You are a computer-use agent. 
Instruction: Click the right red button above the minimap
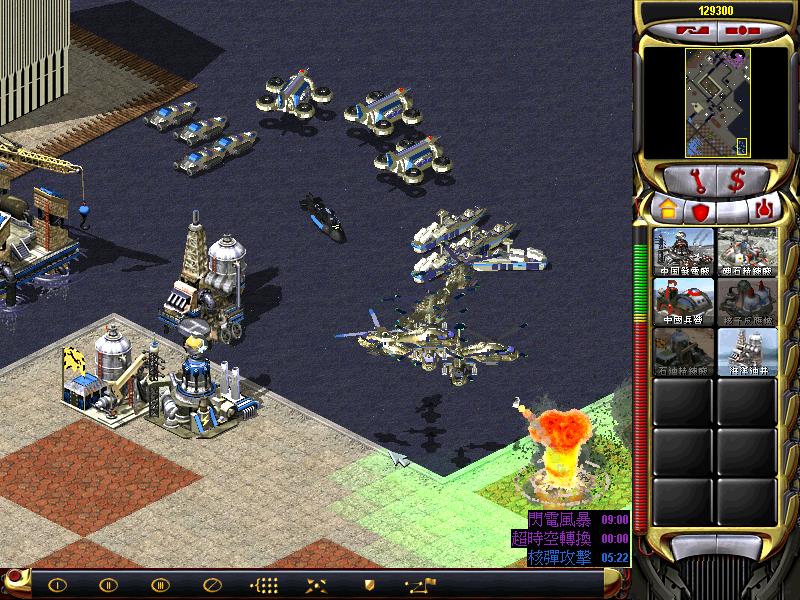point(738,30)
